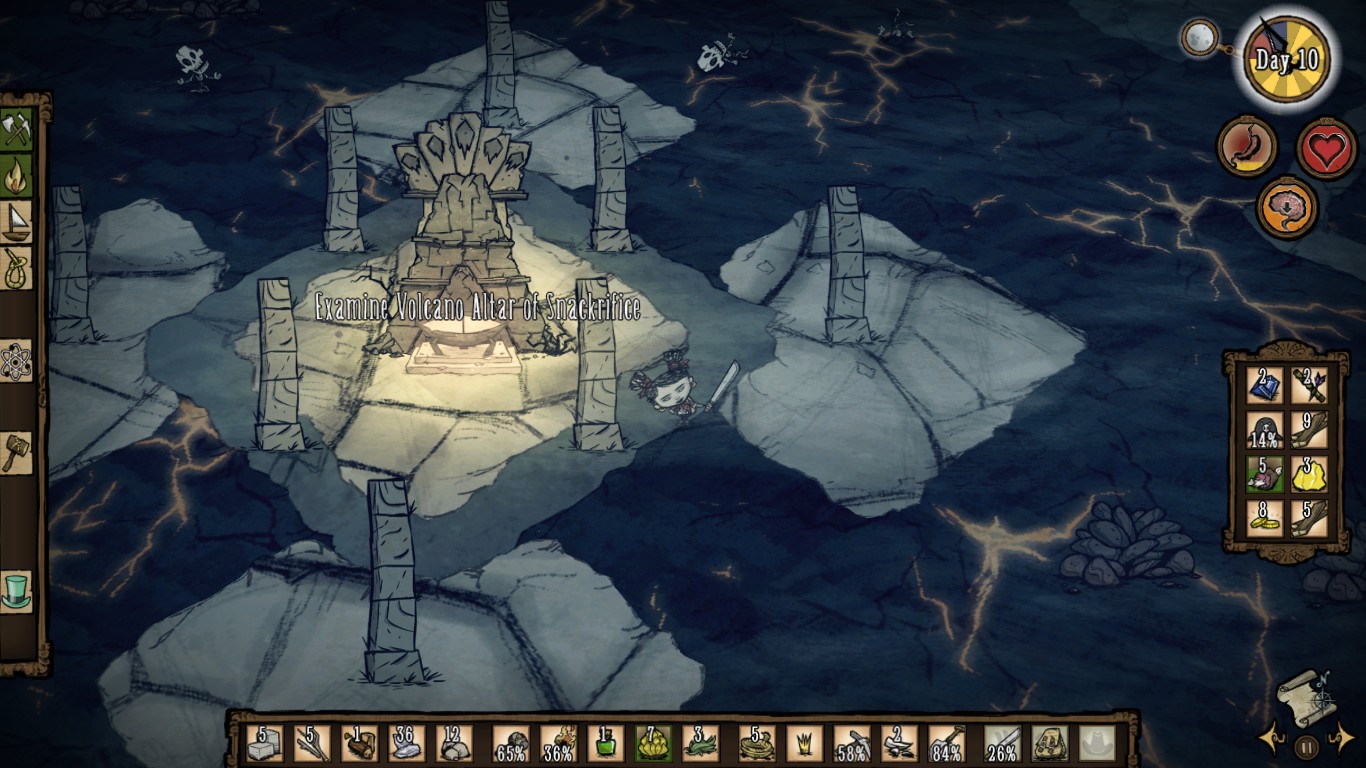Pause the game
Screen dimensions: 1366x768
(x=1305, y=746)
